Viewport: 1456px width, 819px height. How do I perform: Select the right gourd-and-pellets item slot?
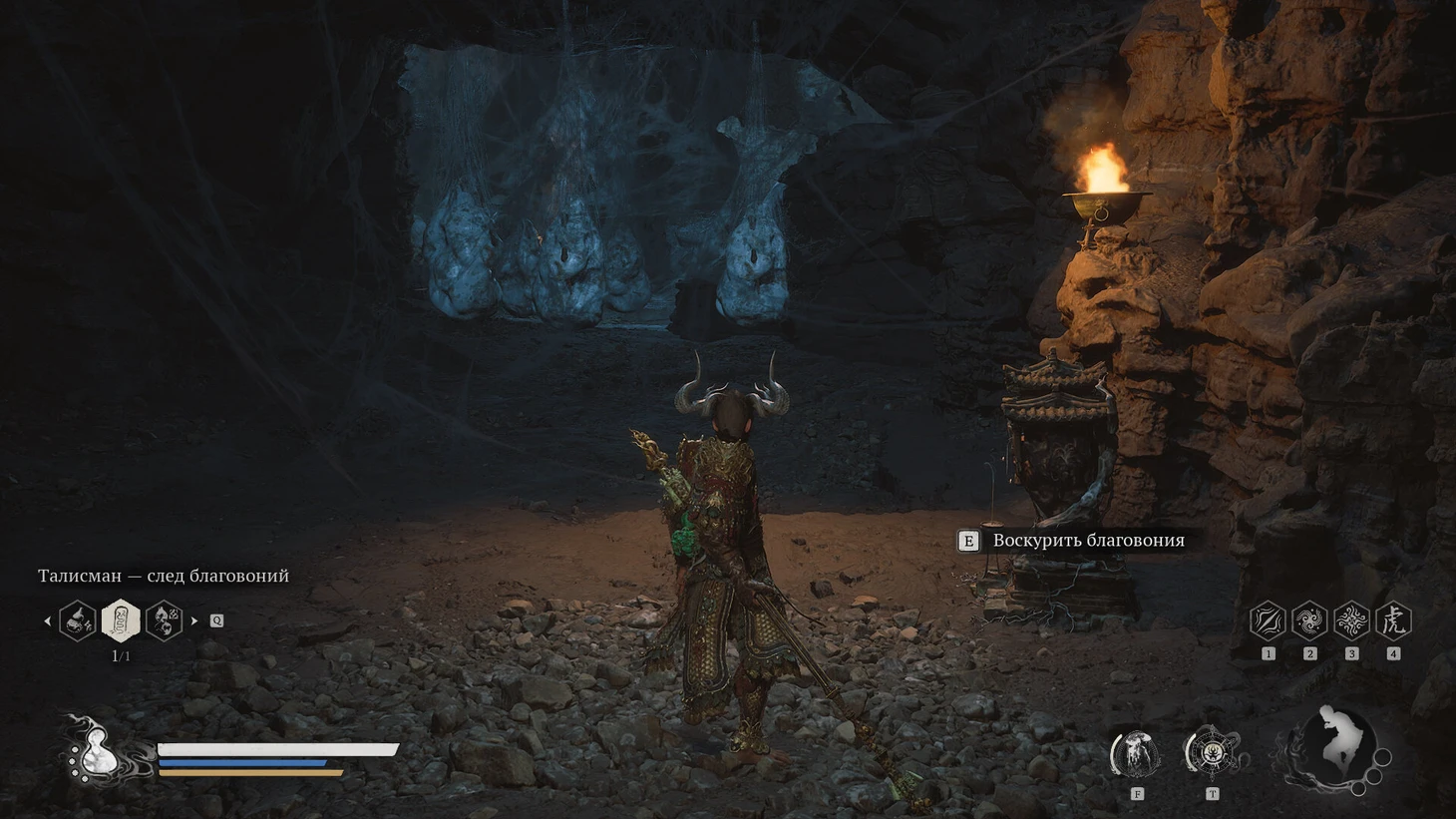pyautogui.click(x=164, y=620)
